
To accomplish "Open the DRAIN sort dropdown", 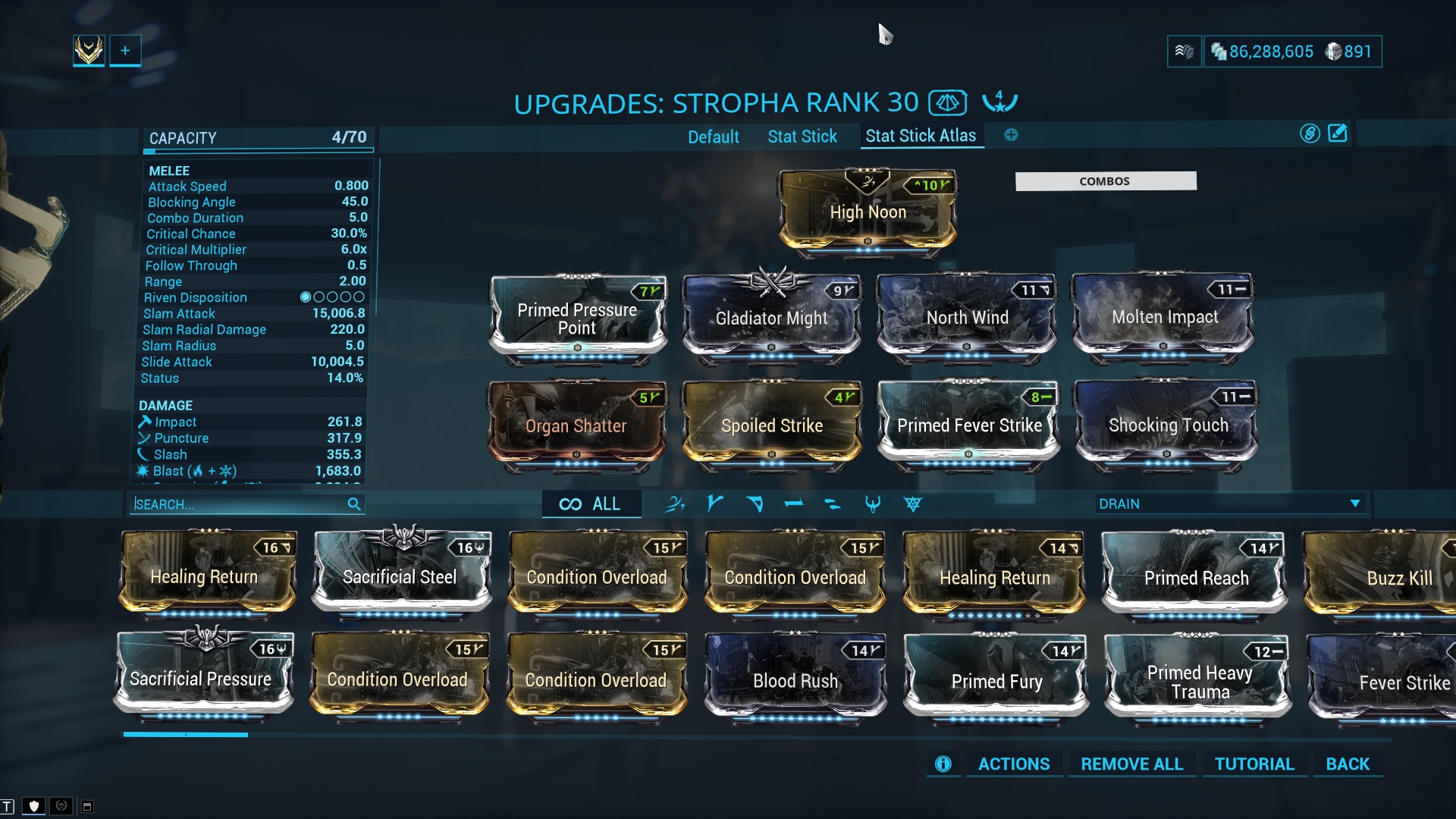I will [x=1228, y=504].
